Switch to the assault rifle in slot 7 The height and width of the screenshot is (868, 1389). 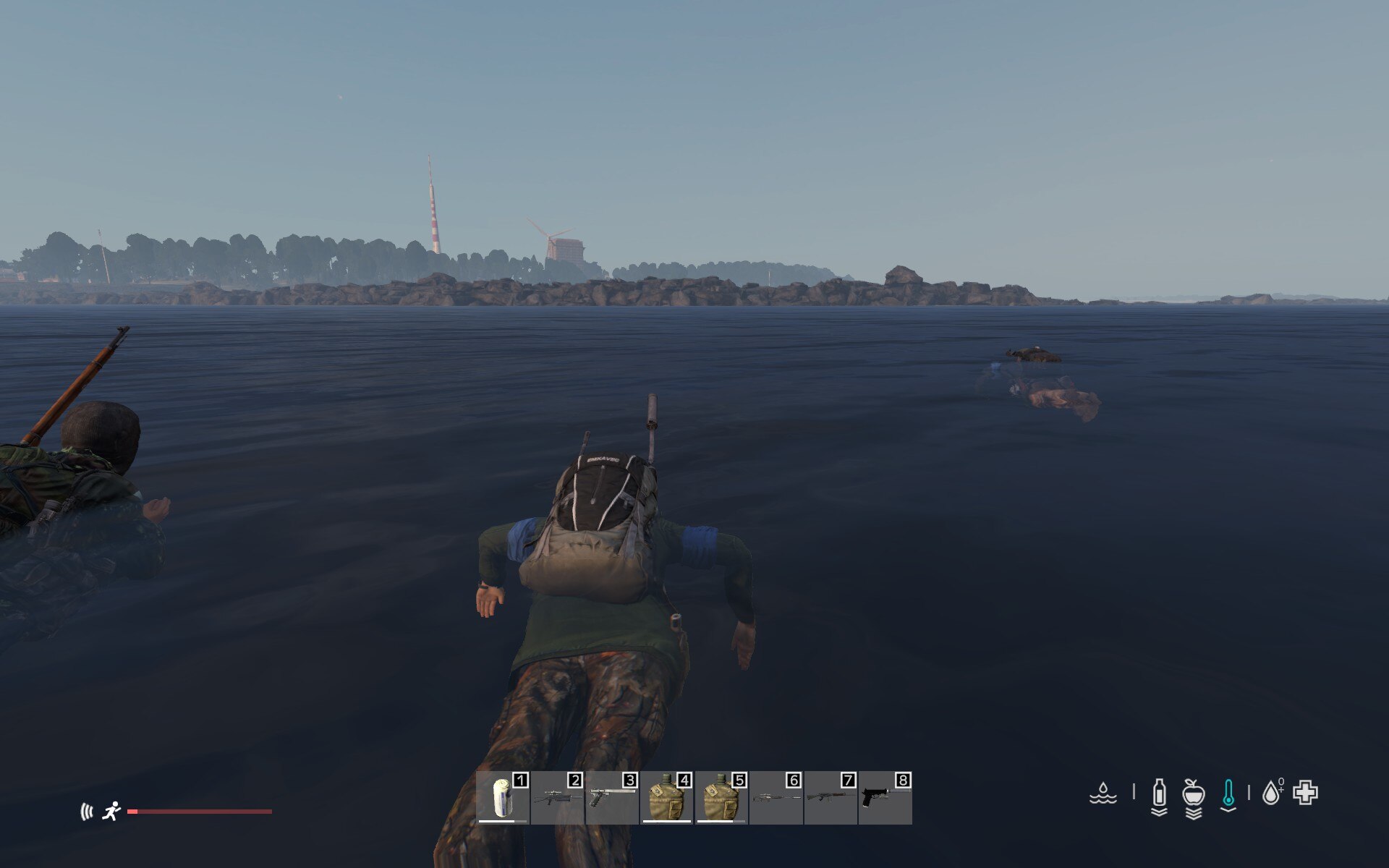[831, 798]
